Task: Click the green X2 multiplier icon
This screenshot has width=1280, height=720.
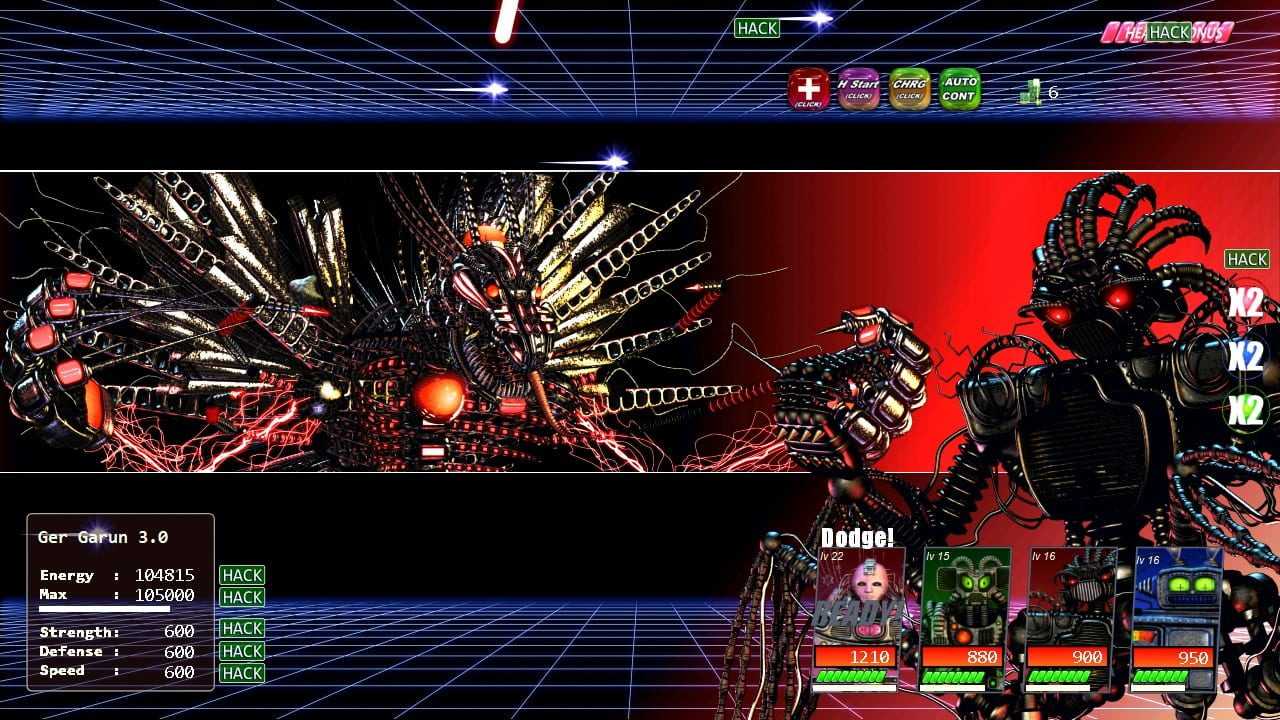Action: 1245,410
